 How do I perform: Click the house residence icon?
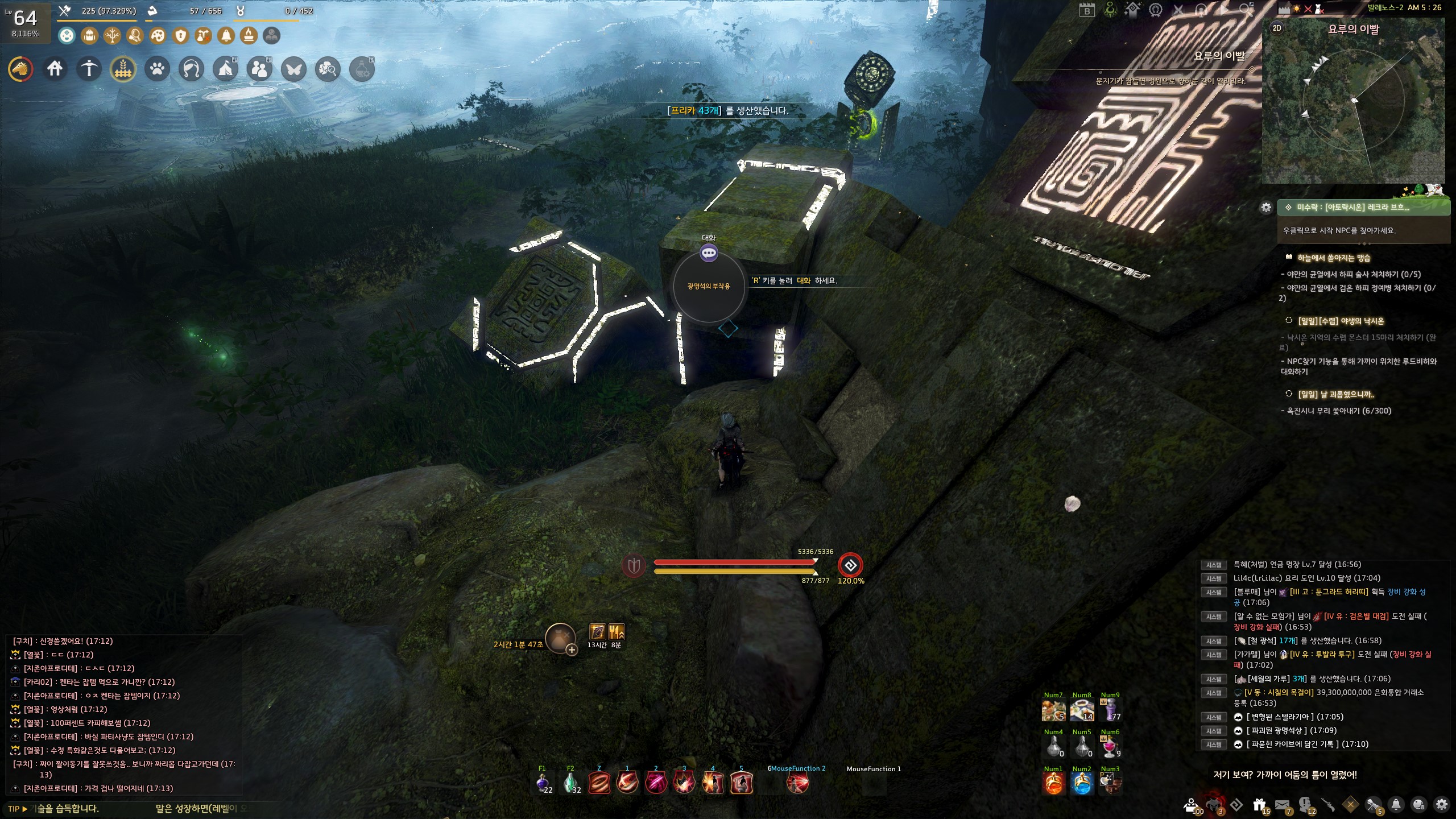click(x=55, y=69)
